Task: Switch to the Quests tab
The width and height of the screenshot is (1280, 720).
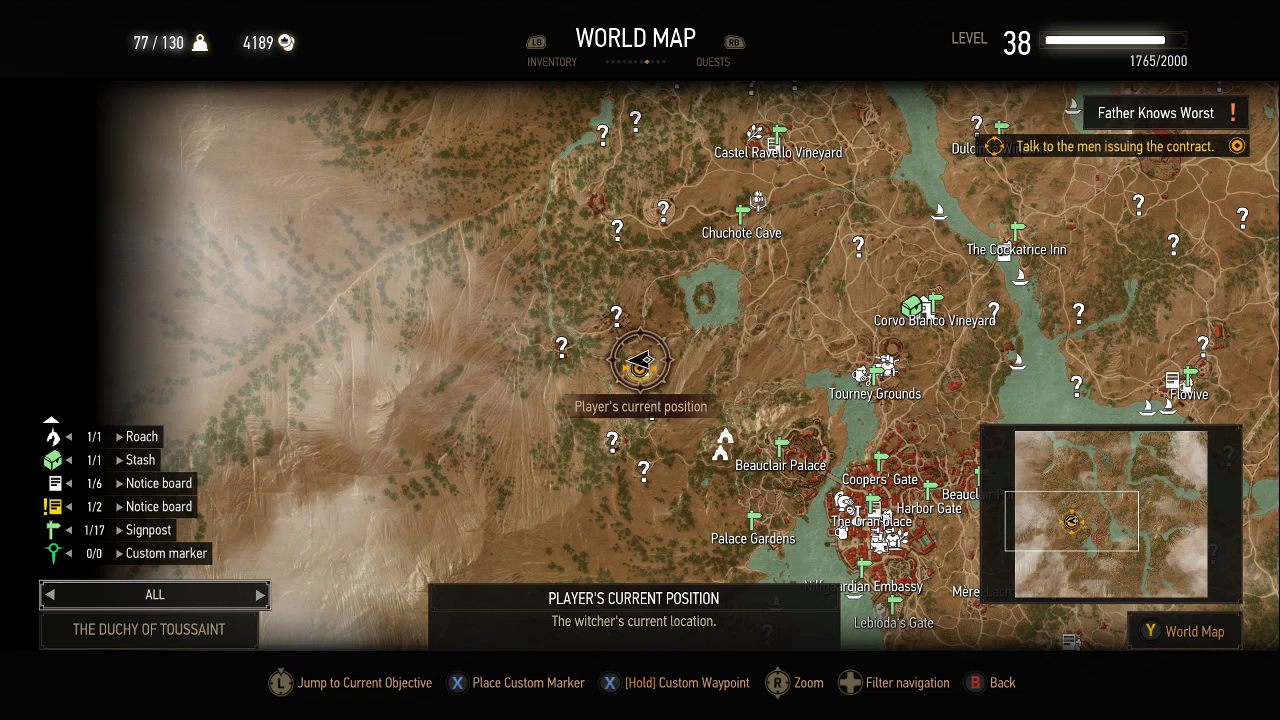Action: (713, 61)
